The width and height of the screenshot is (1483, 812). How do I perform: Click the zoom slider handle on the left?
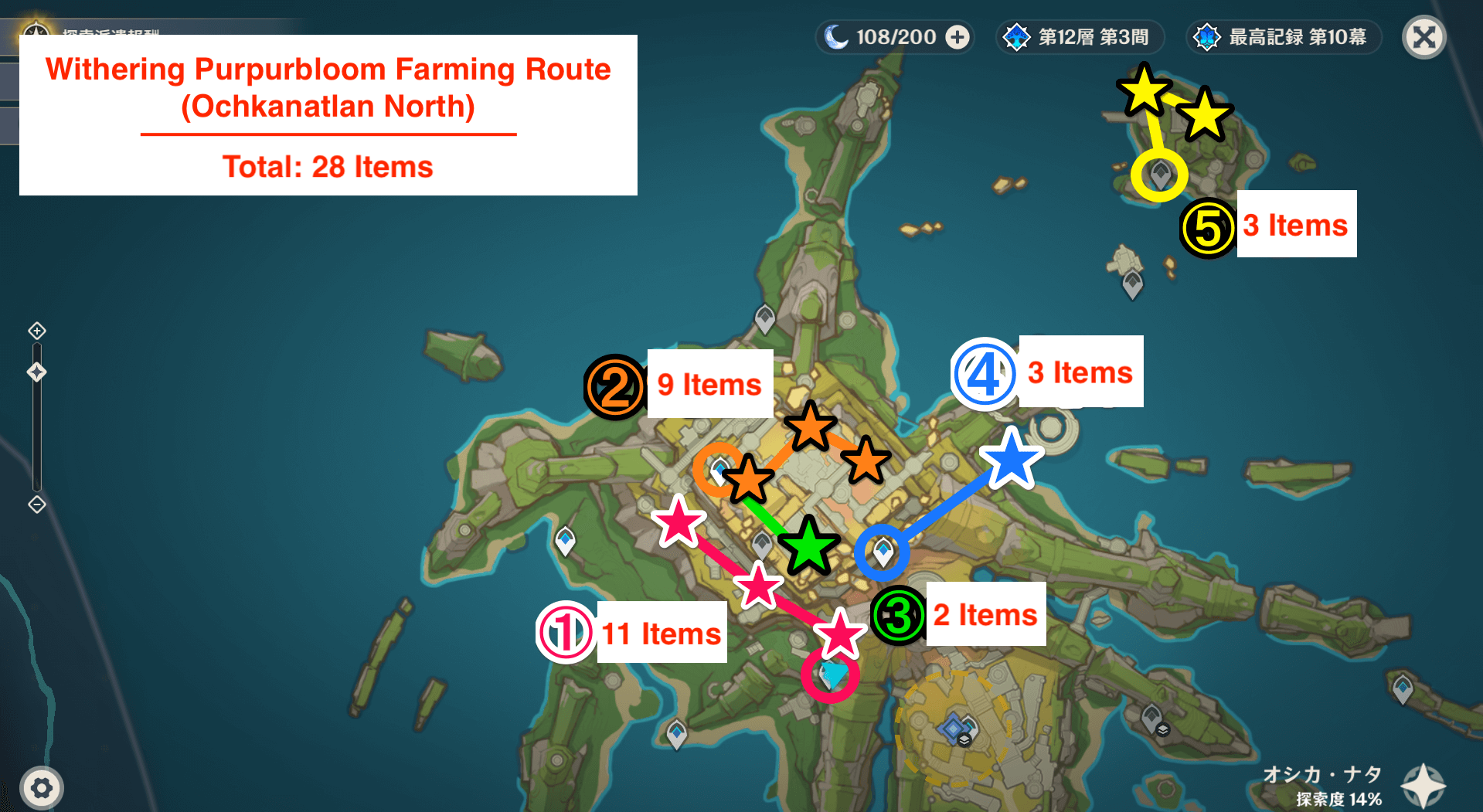[x=36, y=372]
